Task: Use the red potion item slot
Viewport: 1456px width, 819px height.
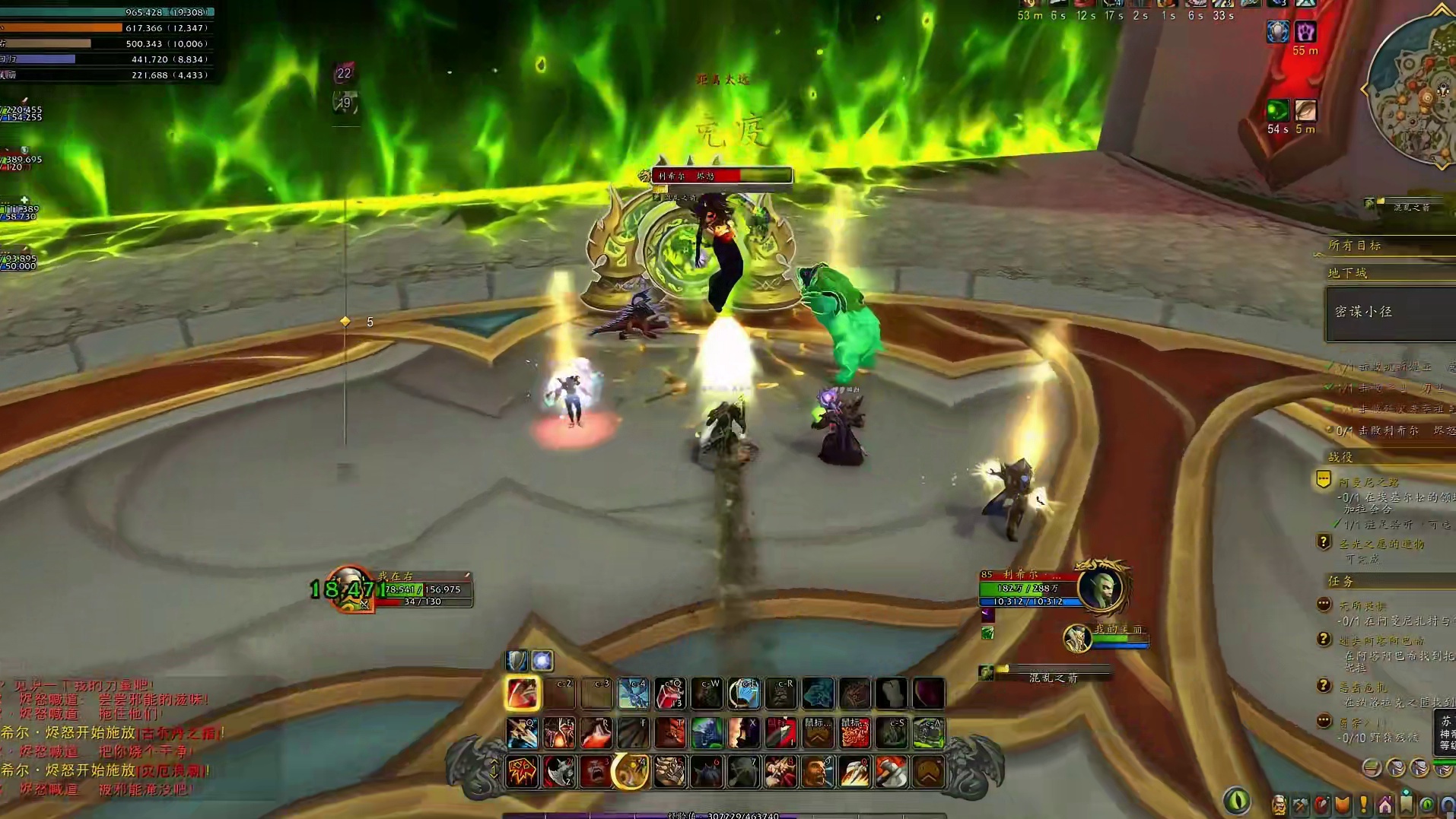Action: pos(669,694)
